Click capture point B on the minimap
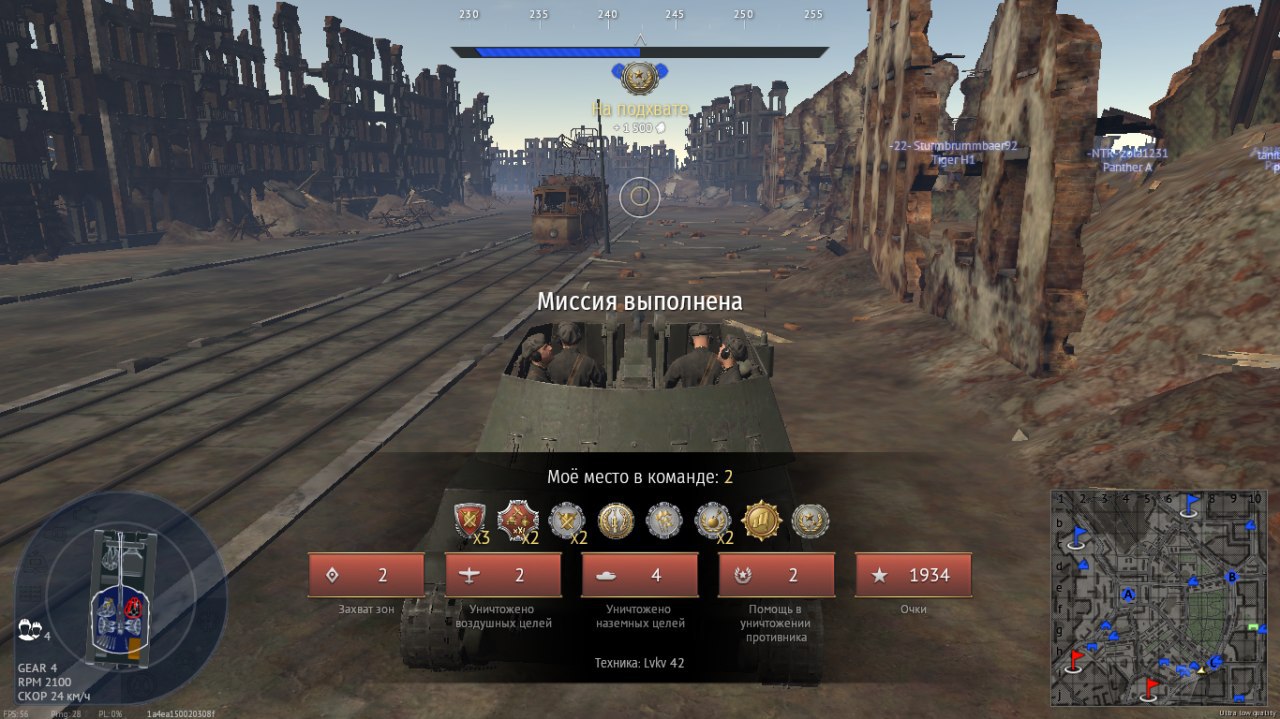 pos(1232,576)
